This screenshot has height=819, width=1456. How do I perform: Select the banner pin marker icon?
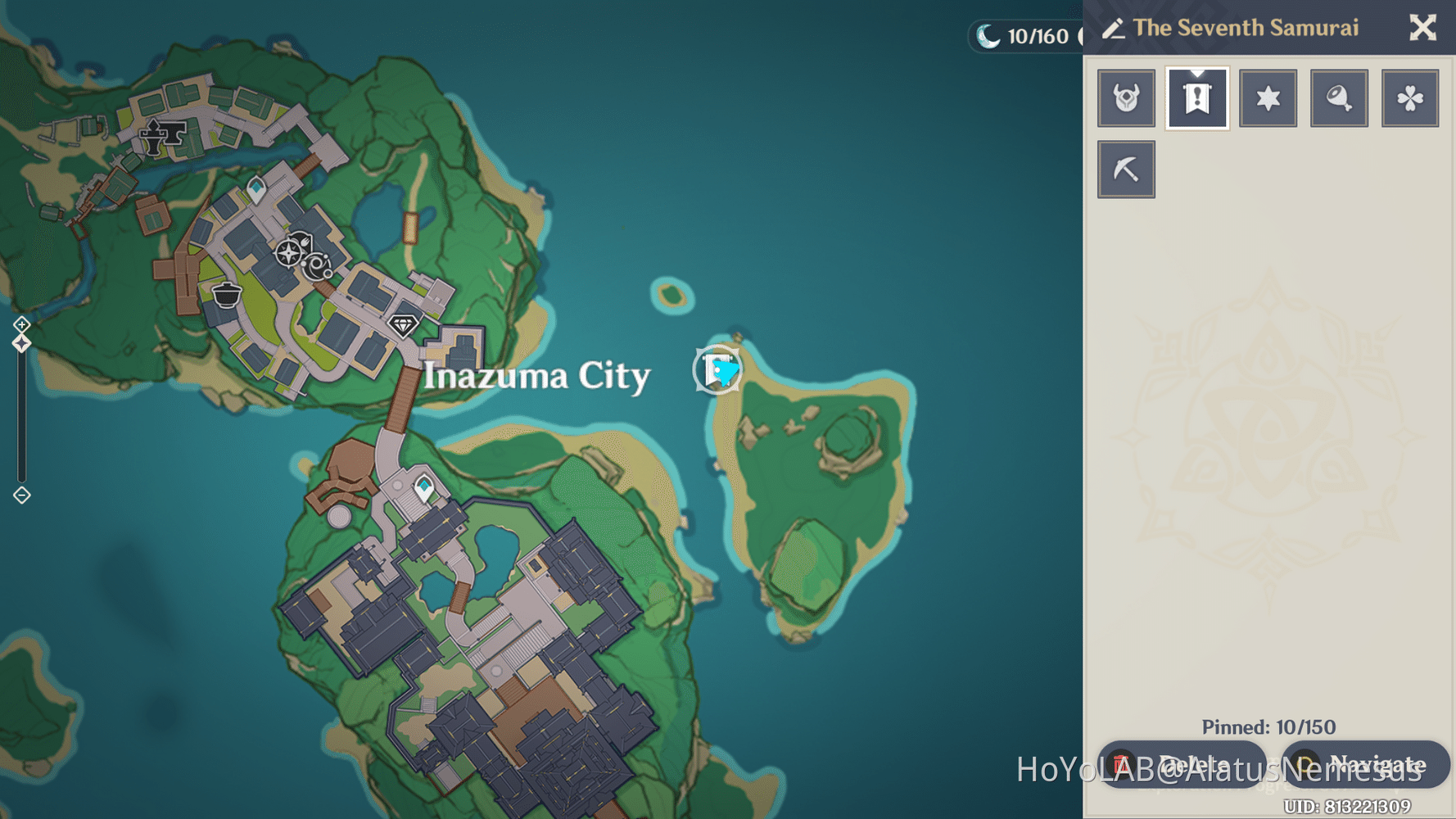(1196, 97)
